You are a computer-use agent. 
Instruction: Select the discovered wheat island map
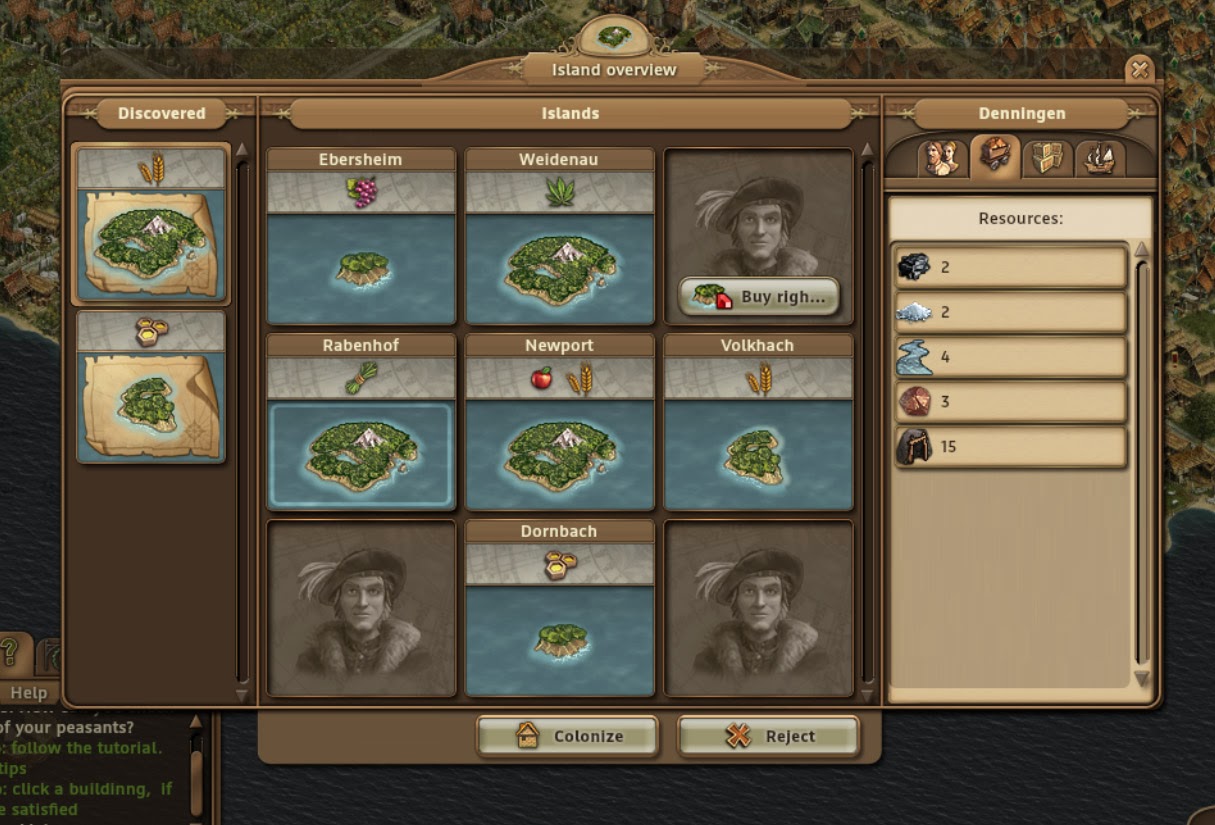(151, 224)
